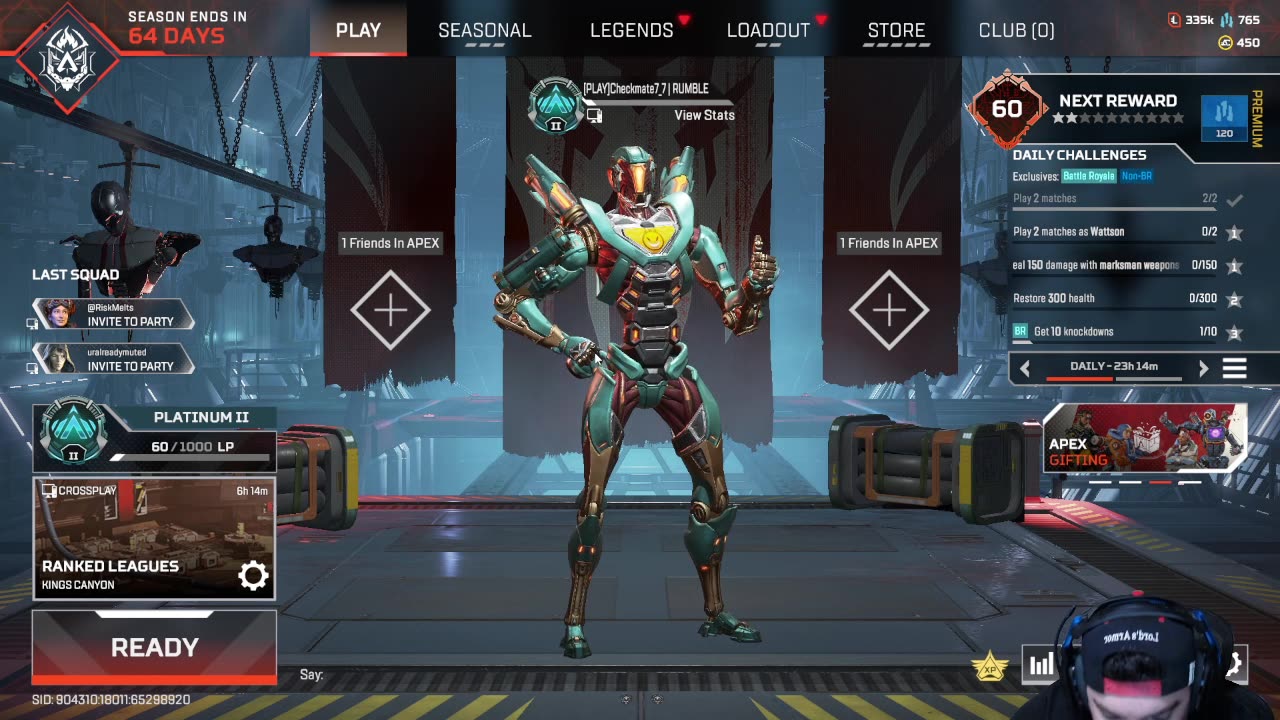Open the Apex Gifting banner
This screenshot has width=1280, height=720.
[1144, 438]
